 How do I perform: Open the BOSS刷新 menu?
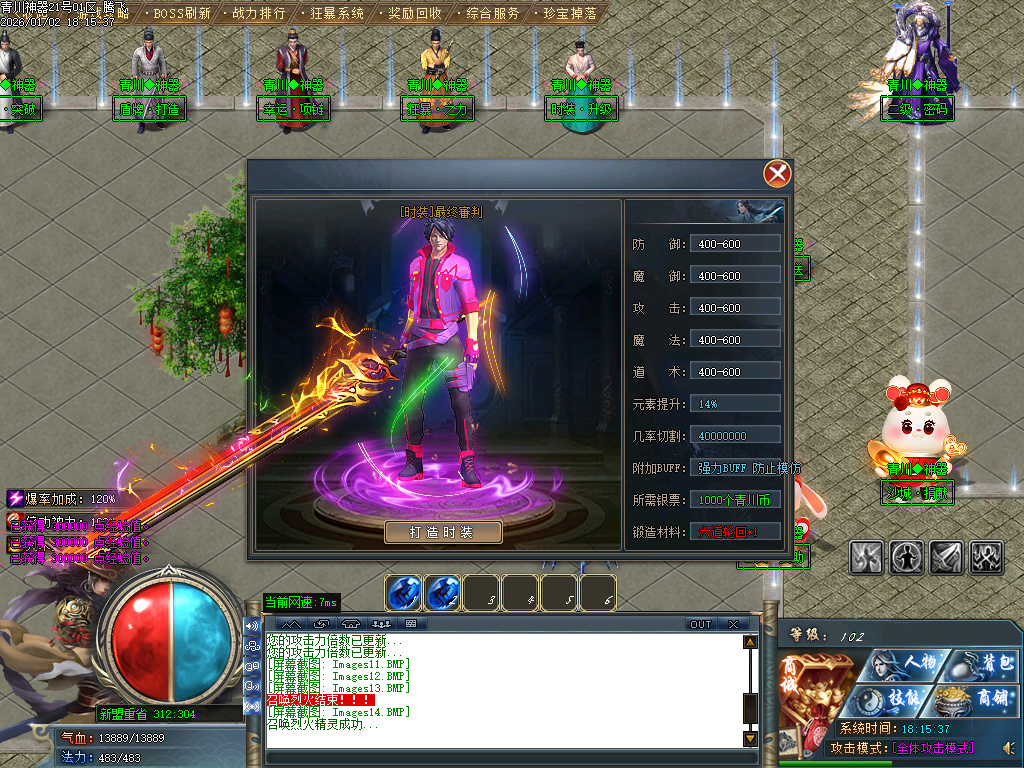182,14
